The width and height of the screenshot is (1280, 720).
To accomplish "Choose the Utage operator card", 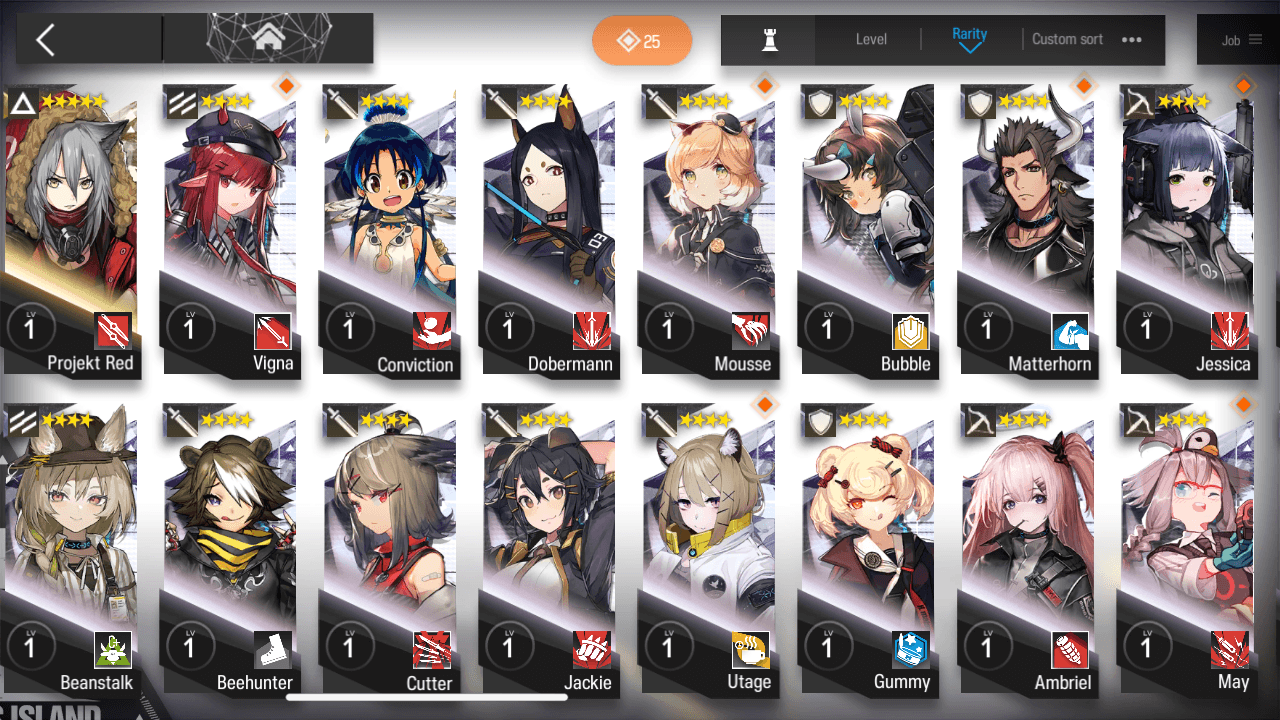I will [708, 550].
